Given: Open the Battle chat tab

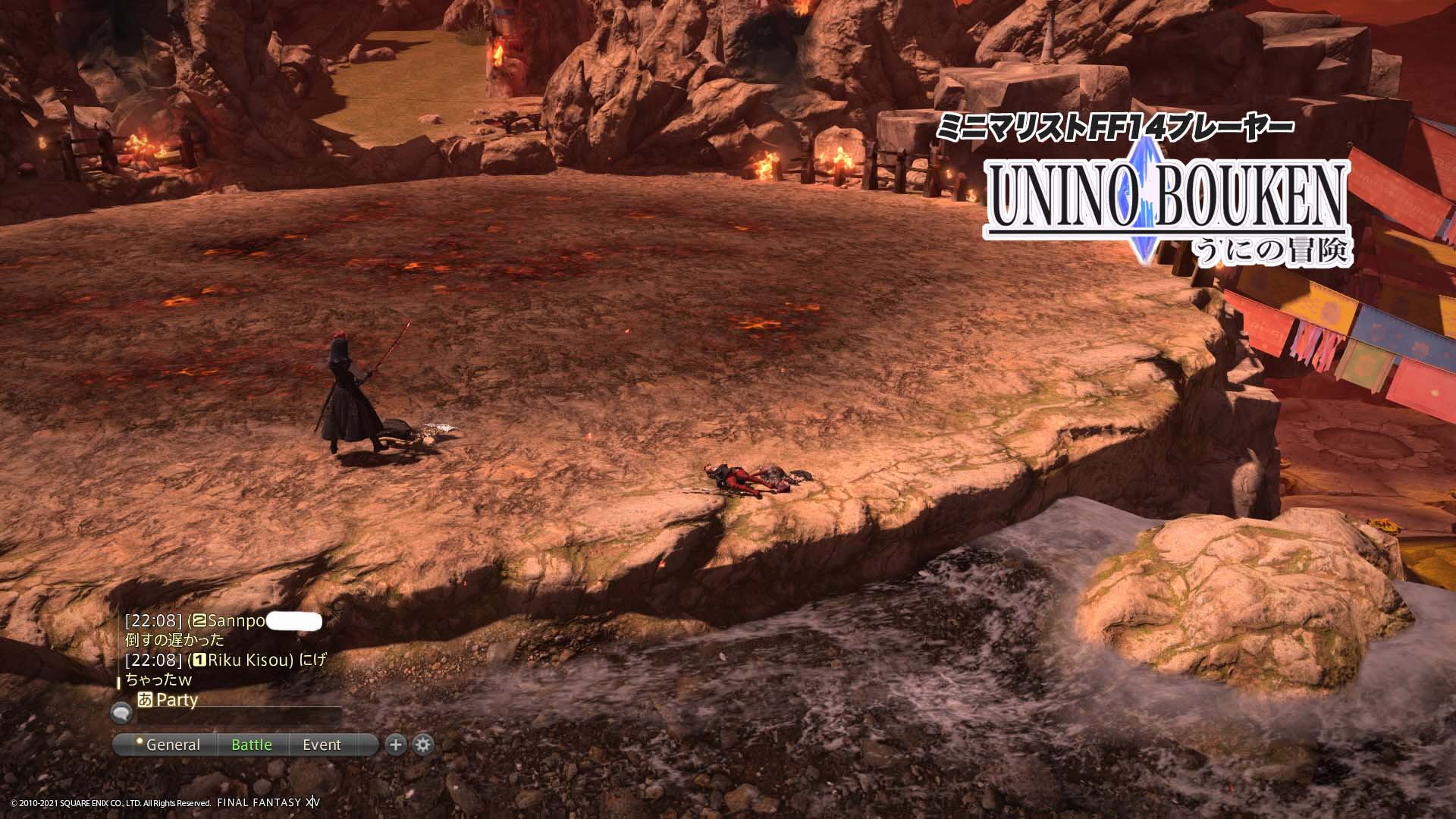Looking at the screenshot, I should point(251,745).
